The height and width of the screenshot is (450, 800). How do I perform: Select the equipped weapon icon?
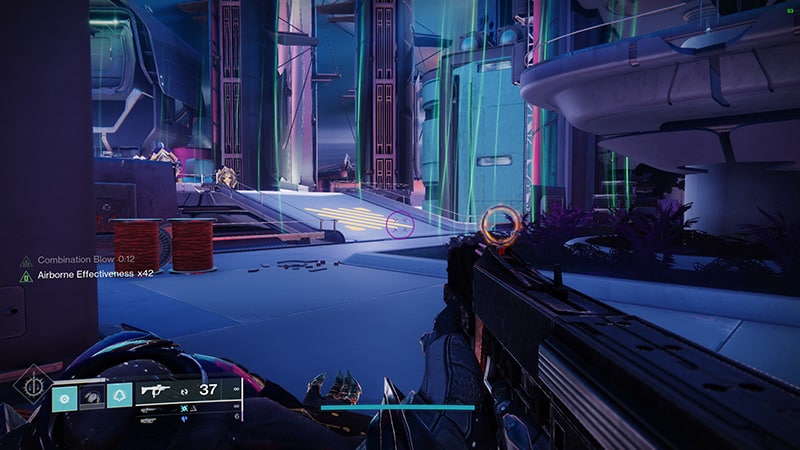tap(156, 391)
